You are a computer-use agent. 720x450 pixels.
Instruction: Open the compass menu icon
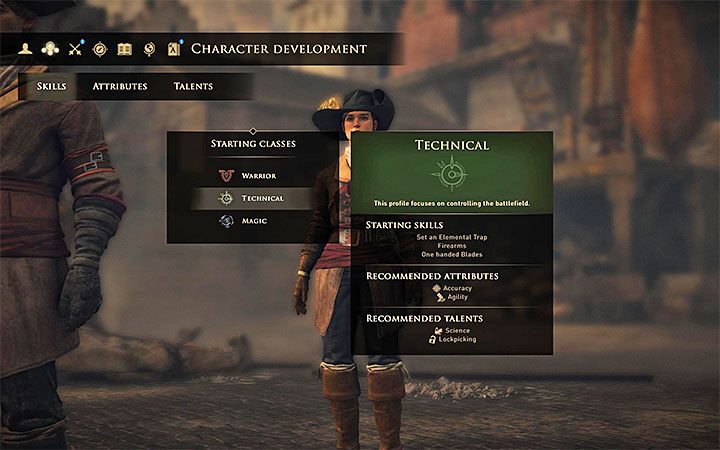[100, 49]
